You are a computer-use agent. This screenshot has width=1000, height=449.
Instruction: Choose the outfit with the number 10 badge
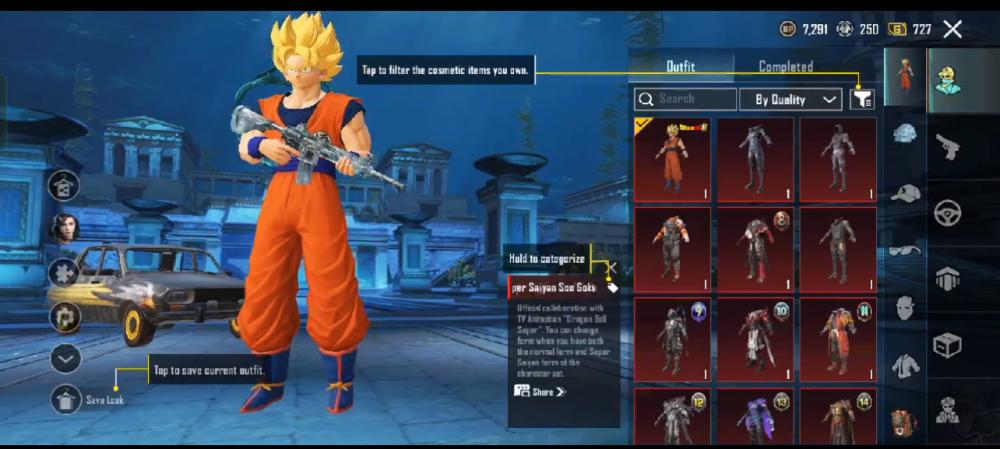point(755,339)
